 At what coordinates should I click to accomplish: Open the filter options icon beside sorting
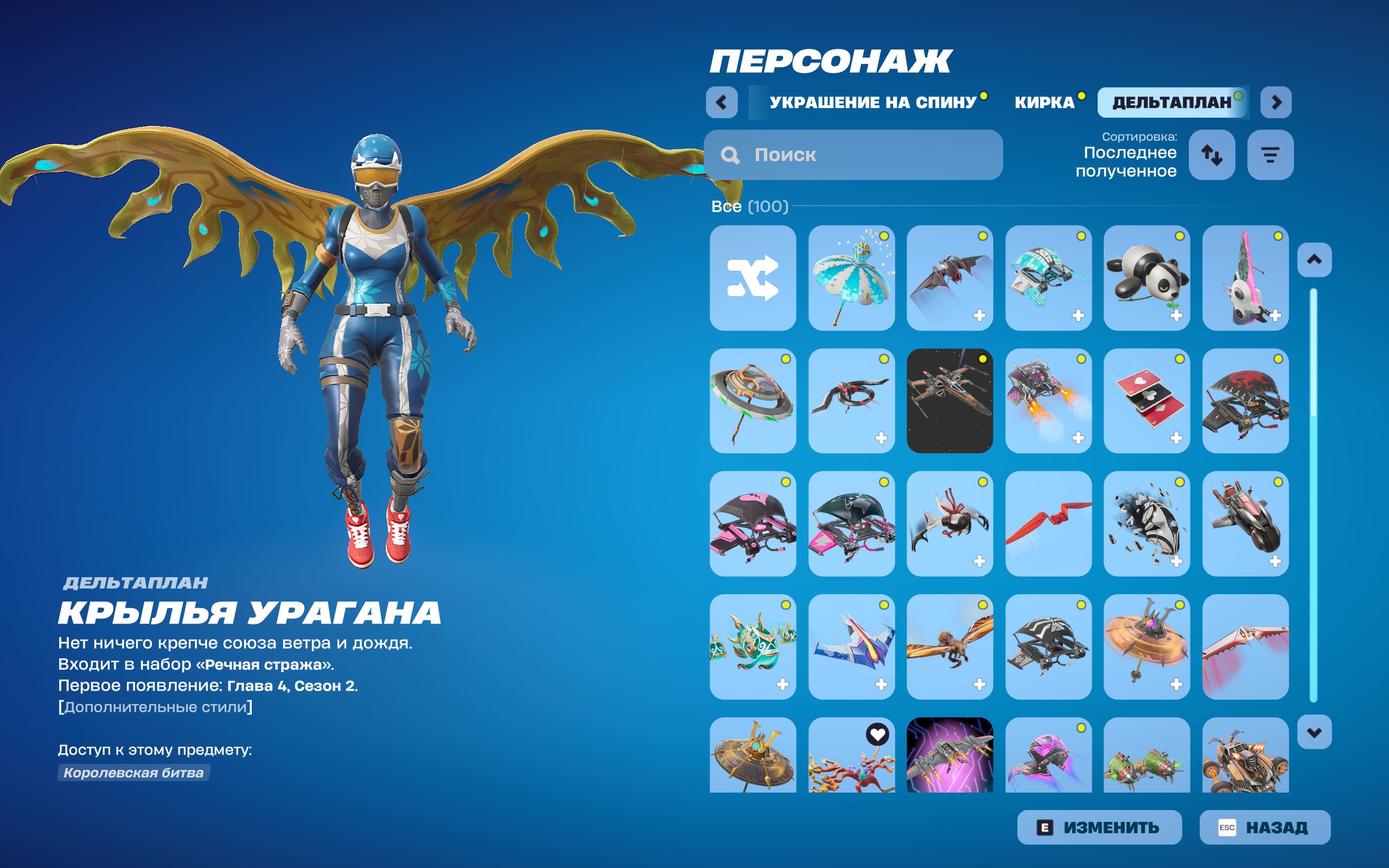[1270, 155]
